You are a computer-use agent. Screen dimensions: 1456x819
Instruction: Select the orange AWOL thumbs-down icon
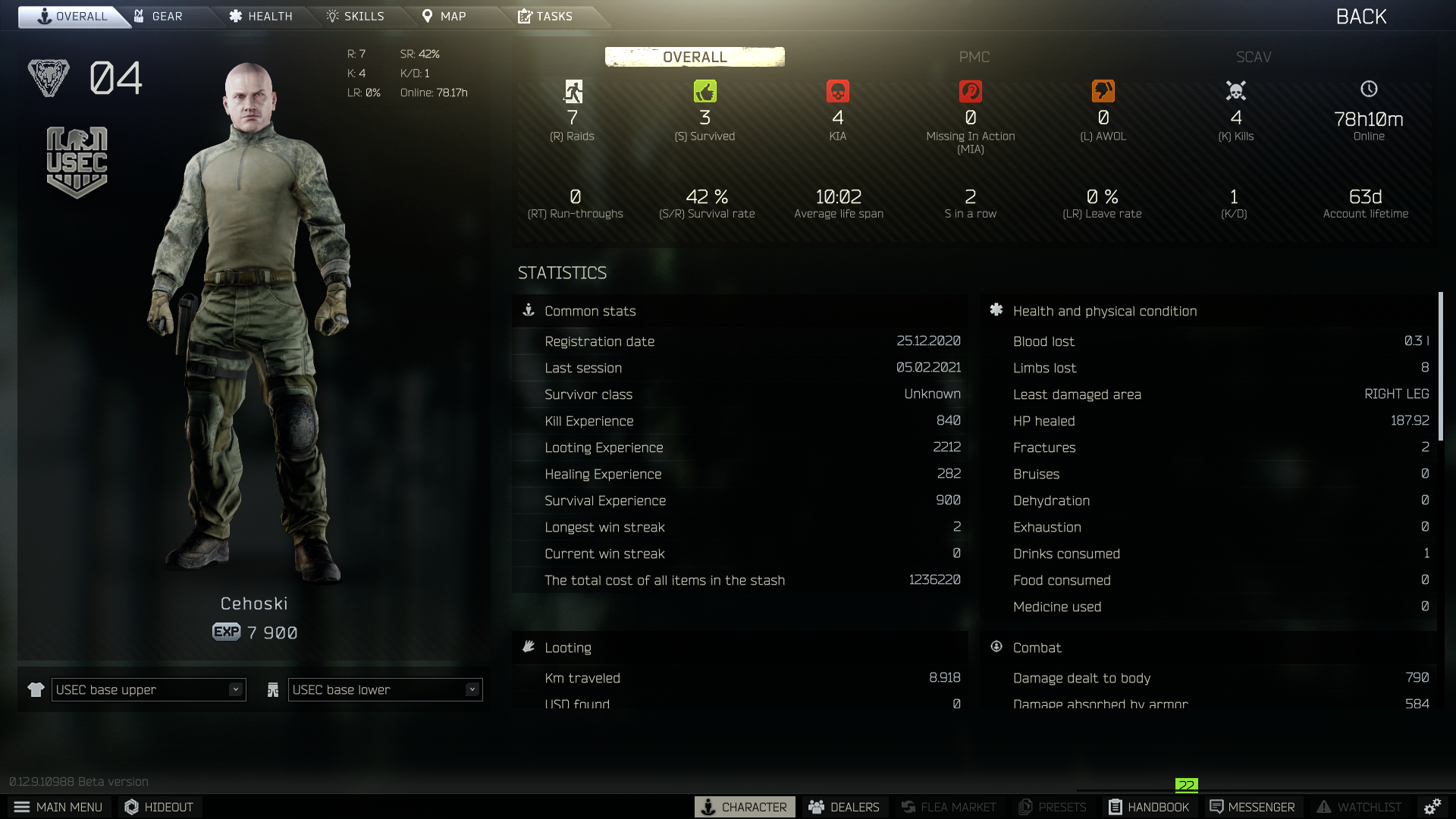point(1103,91)
